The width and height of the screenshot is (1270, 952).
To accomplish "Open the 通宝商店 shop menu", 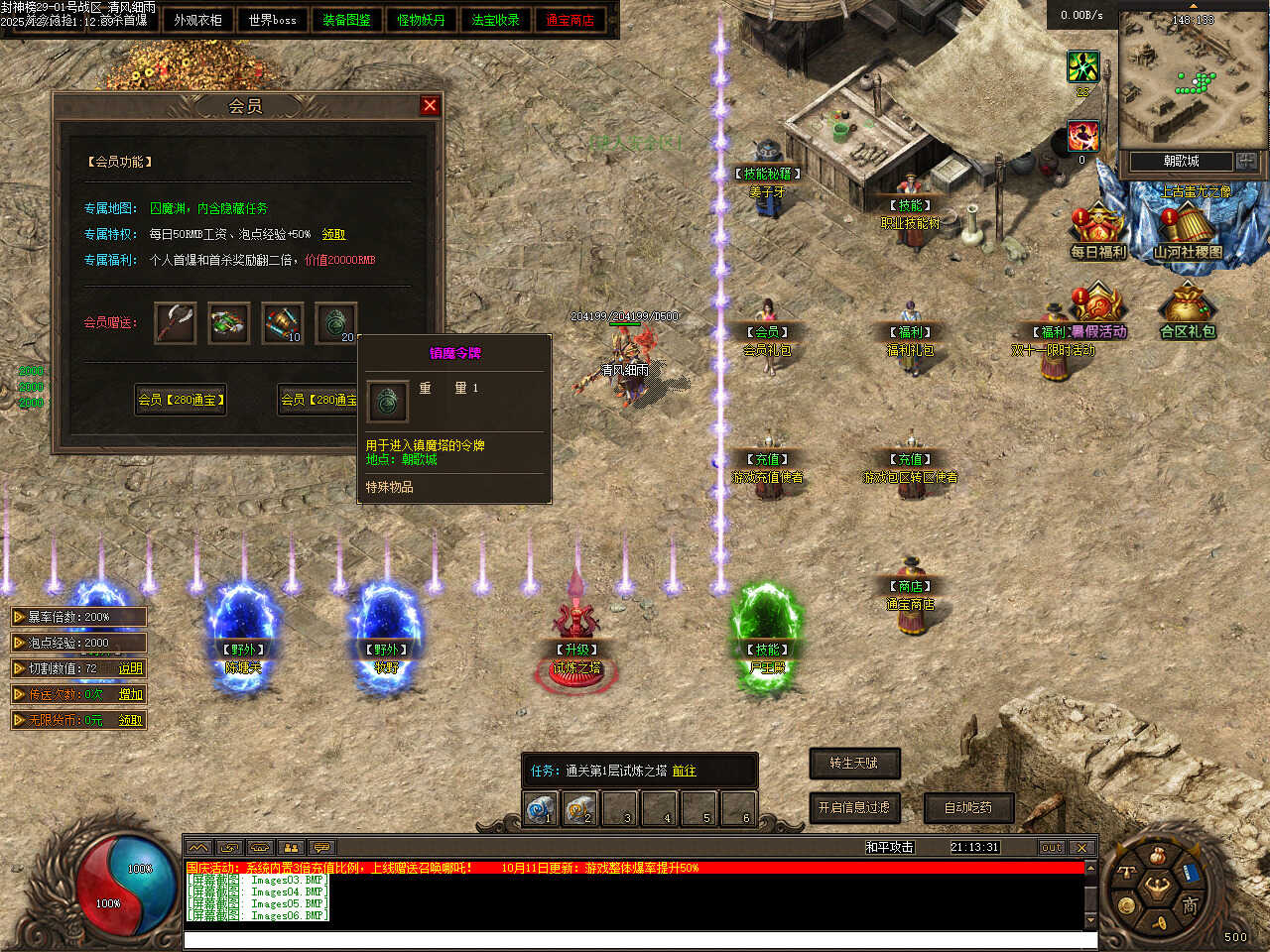I will click(570, 20).
